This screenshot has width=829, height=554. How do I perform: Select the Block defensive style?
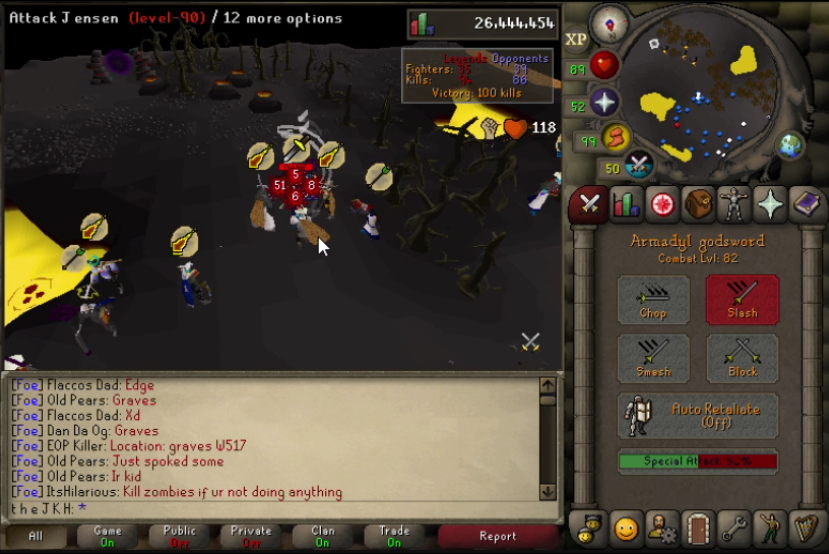[742, 358]
